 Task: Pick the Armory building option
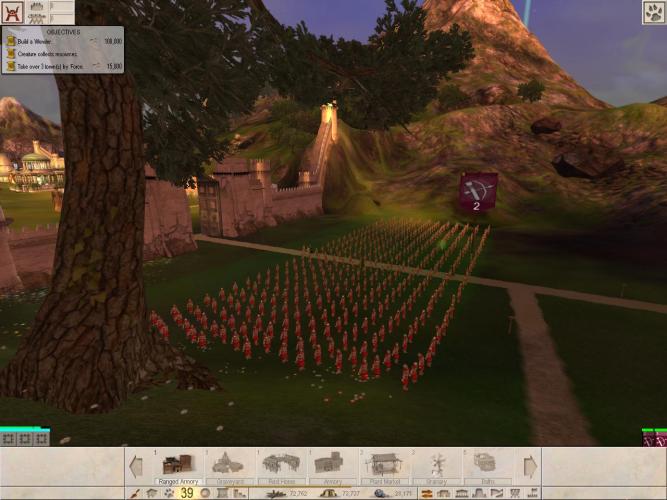coord(332,465)
